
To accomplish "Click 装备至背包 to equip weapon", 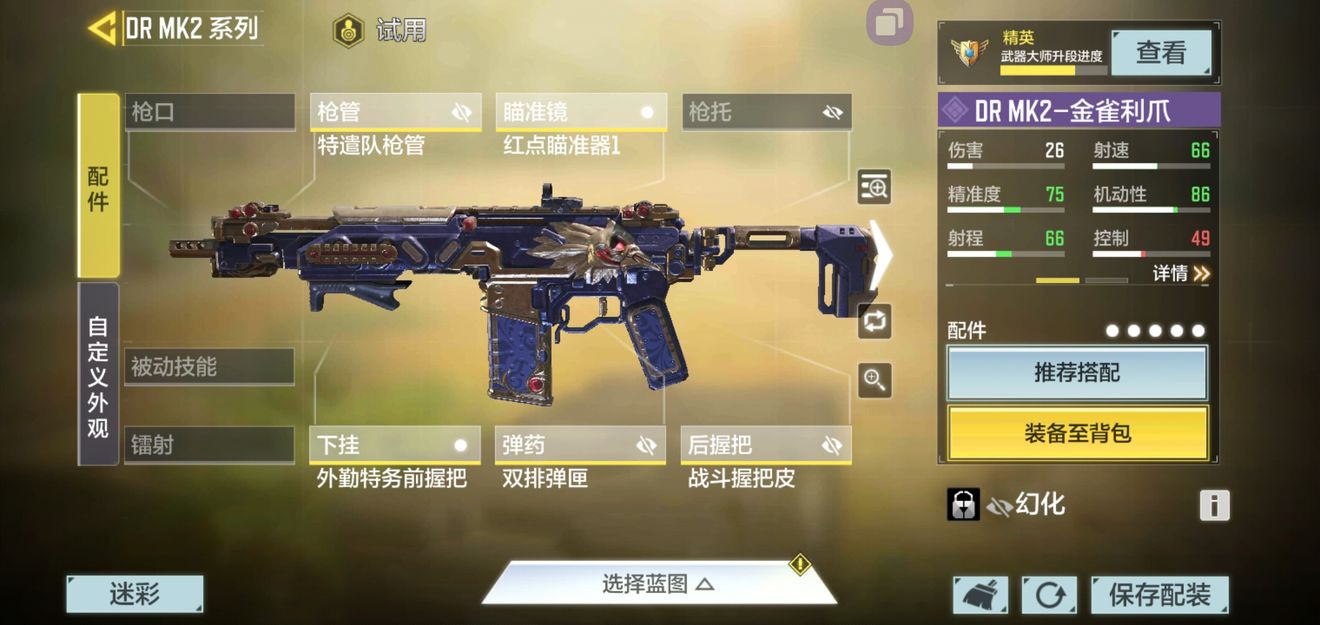I will (x=1077, y=433).
